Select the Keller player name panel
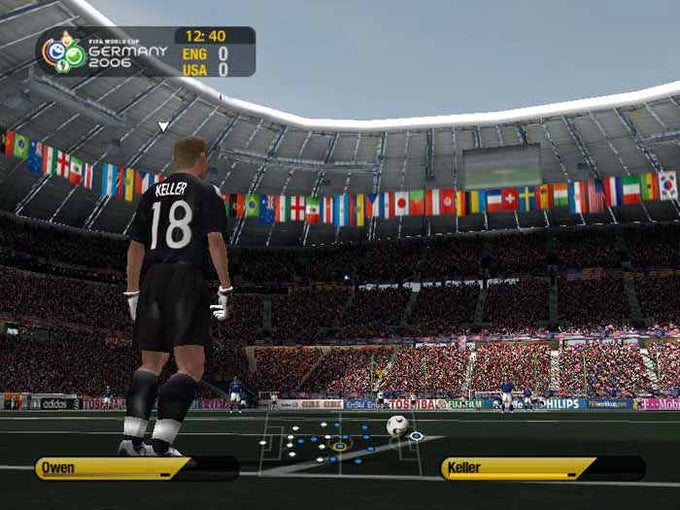The height and width of the screenshot is (510, 680). [x=542, y=468]
